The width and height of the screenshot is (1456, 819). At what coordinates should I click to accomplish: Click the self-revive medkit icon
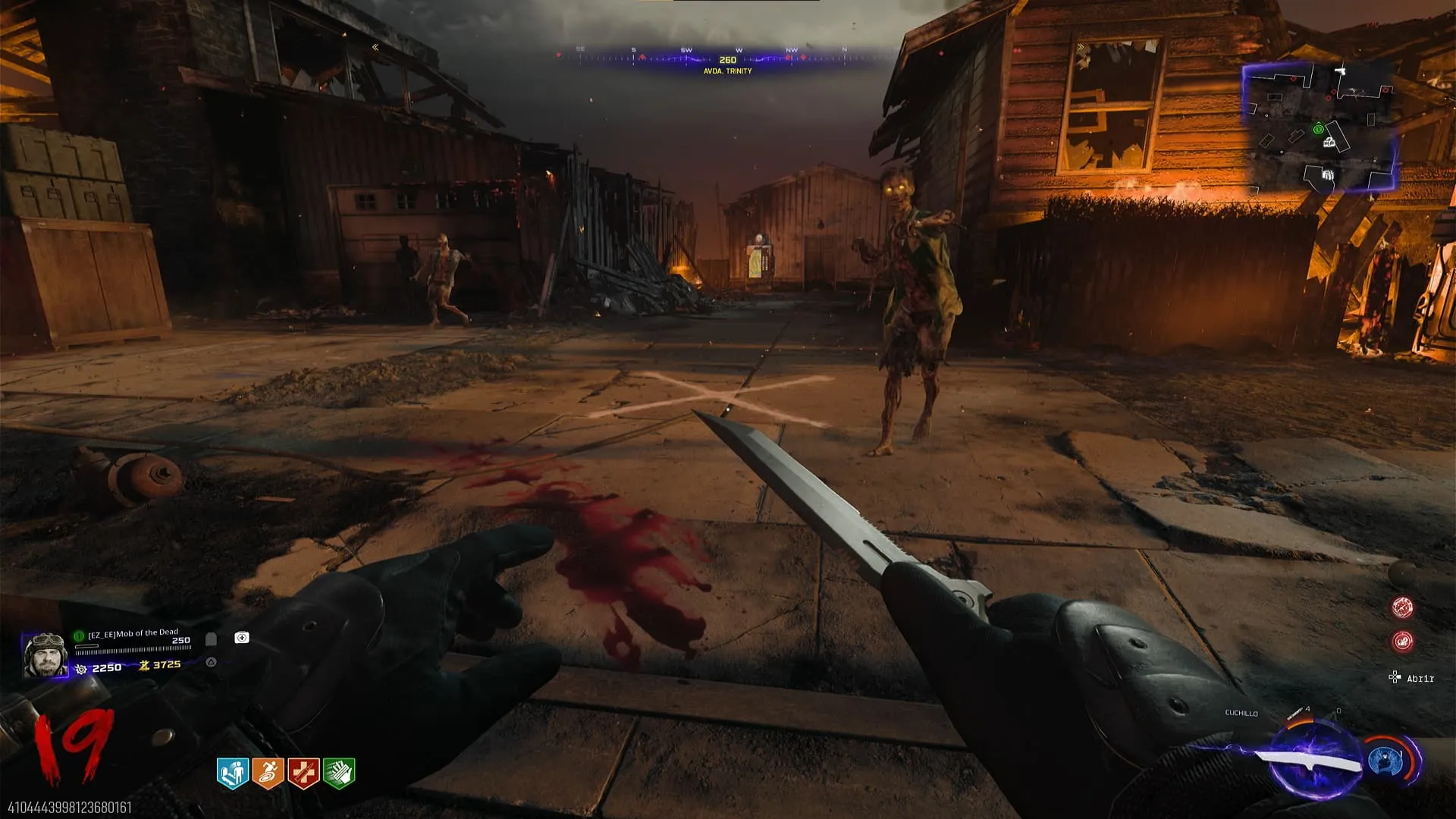coord(242,638)
